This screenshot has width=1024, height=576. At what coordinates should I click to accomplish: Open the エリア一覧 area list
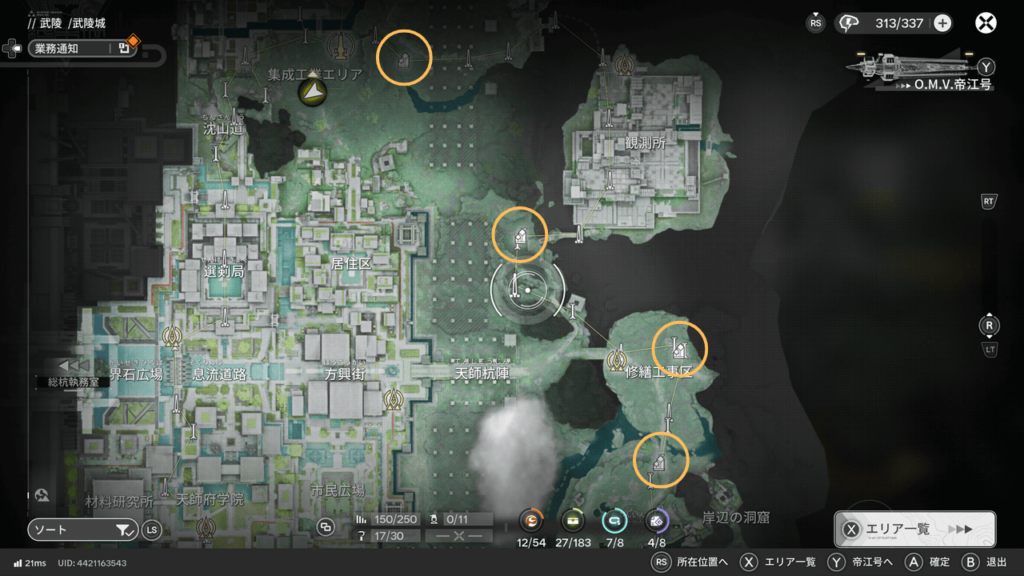(x=914, y=529)
